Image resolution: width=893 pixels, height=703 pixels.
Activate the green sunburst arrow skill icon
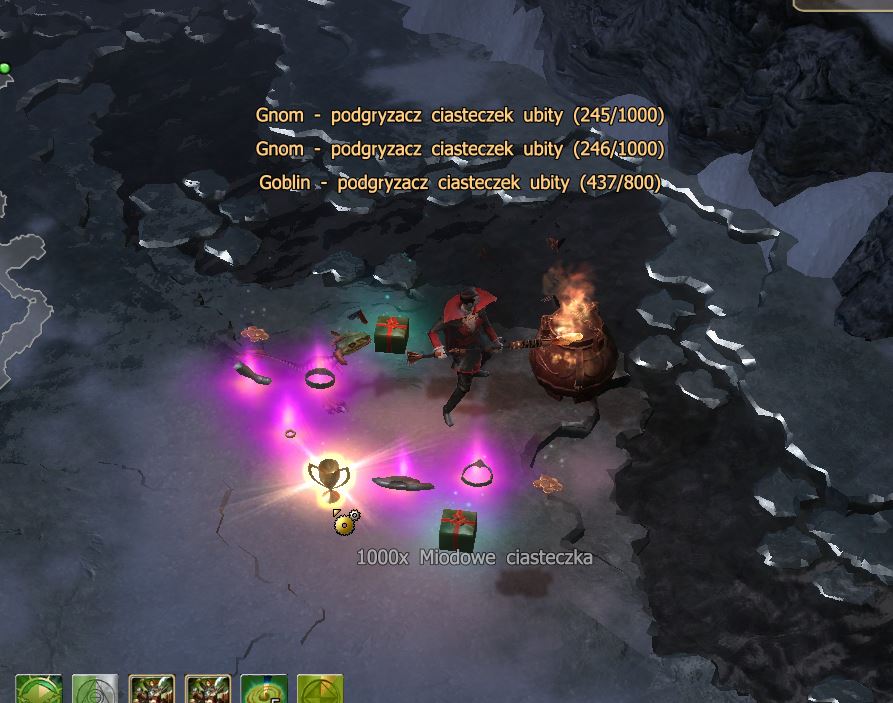(x=39, y=690)
